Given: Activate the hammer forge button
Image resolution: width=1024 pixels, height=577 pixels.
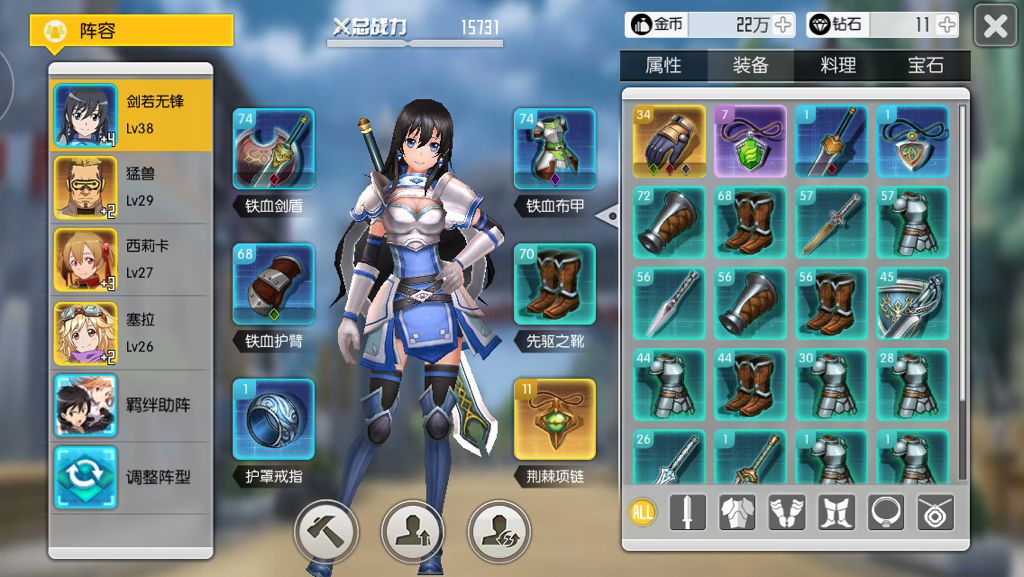Looking at the screenshot, I should [326, 530].
